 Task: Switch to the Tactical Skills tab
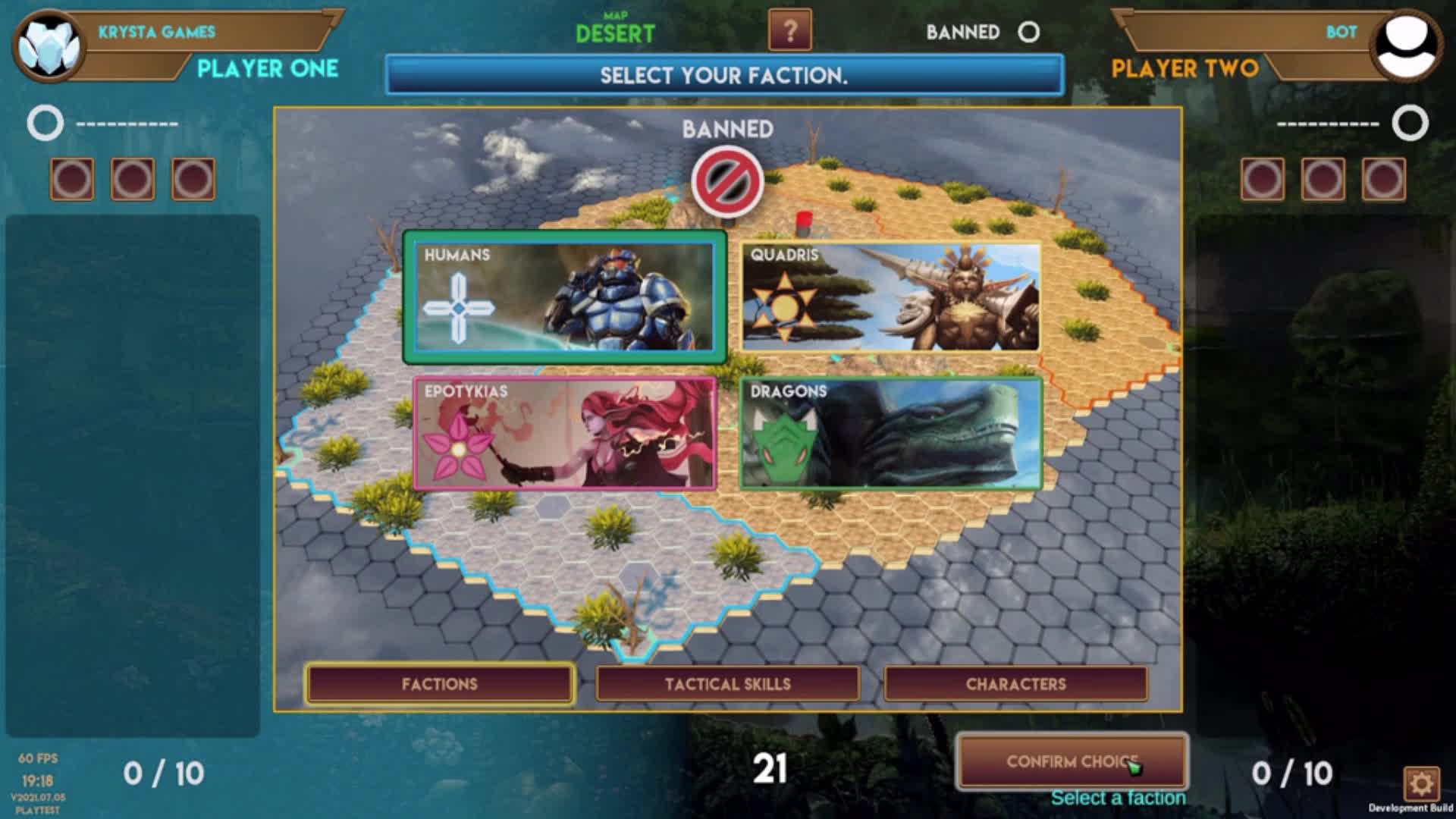(729, 683)
